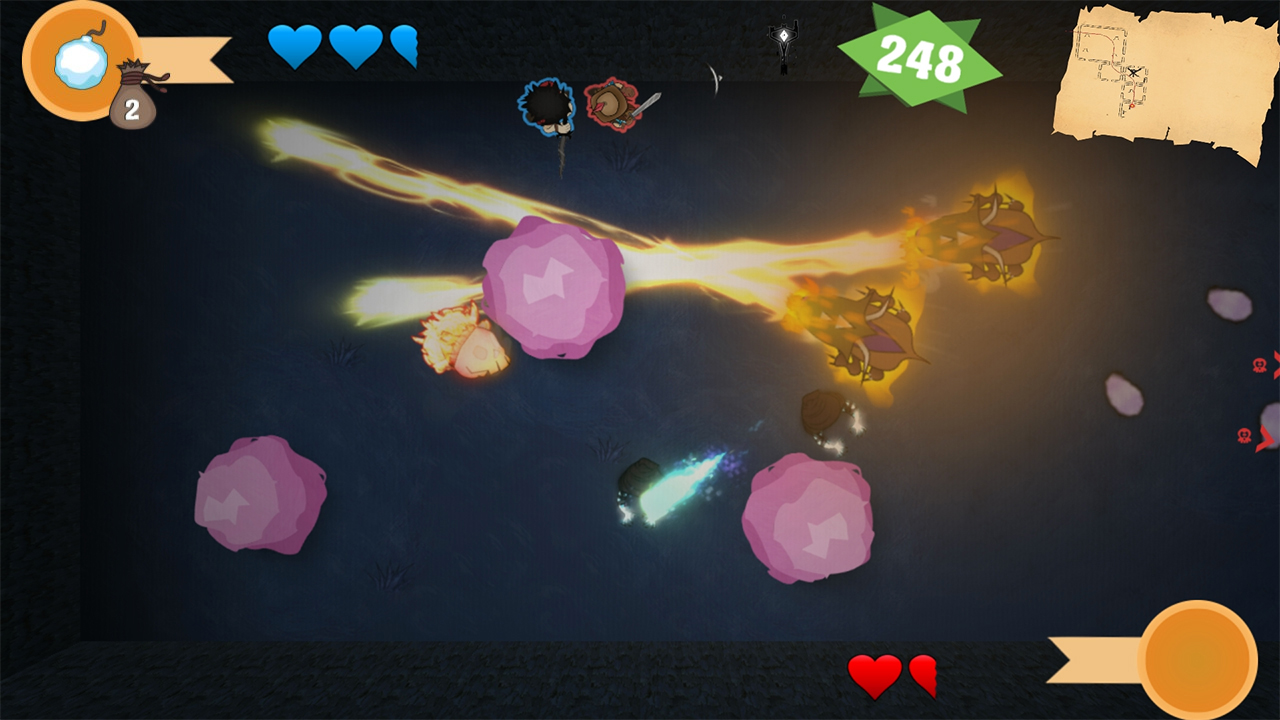Open the map's X marker location
The image size is (1280, 720).
pos(1136,73)
